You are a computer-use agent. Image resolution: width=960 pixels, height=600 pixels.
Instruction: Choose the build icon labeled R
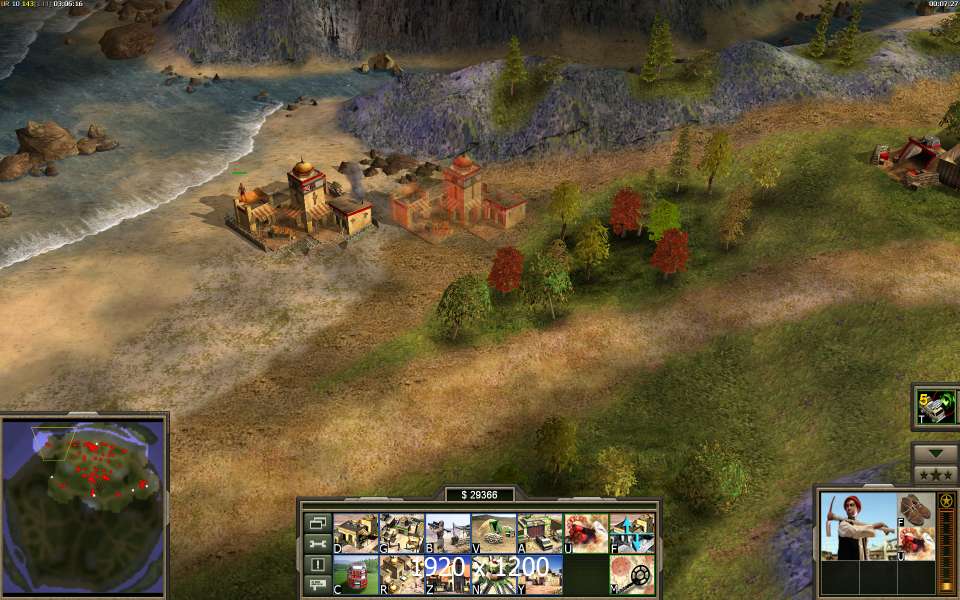click(x=401, y=575)
